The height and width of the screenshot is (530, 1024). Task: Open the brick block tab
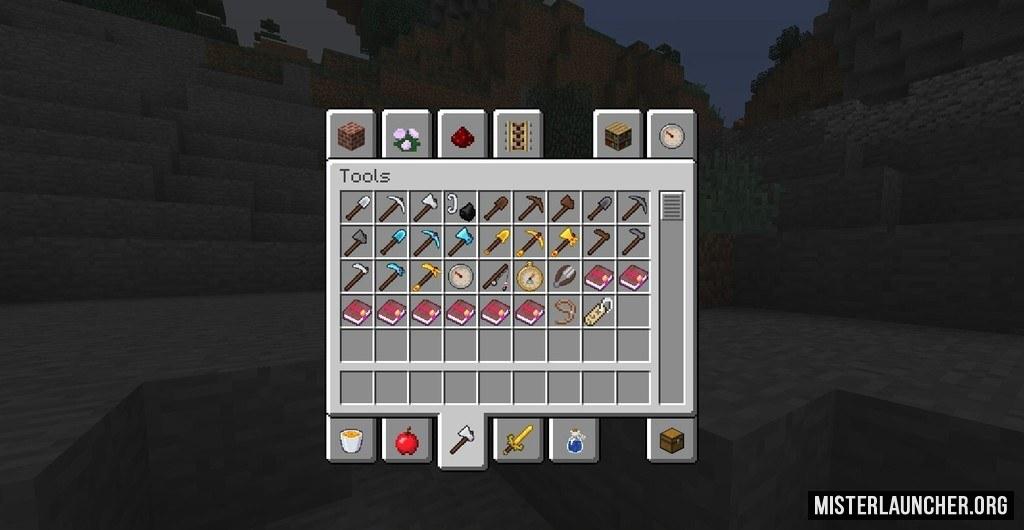click(351, 136)
